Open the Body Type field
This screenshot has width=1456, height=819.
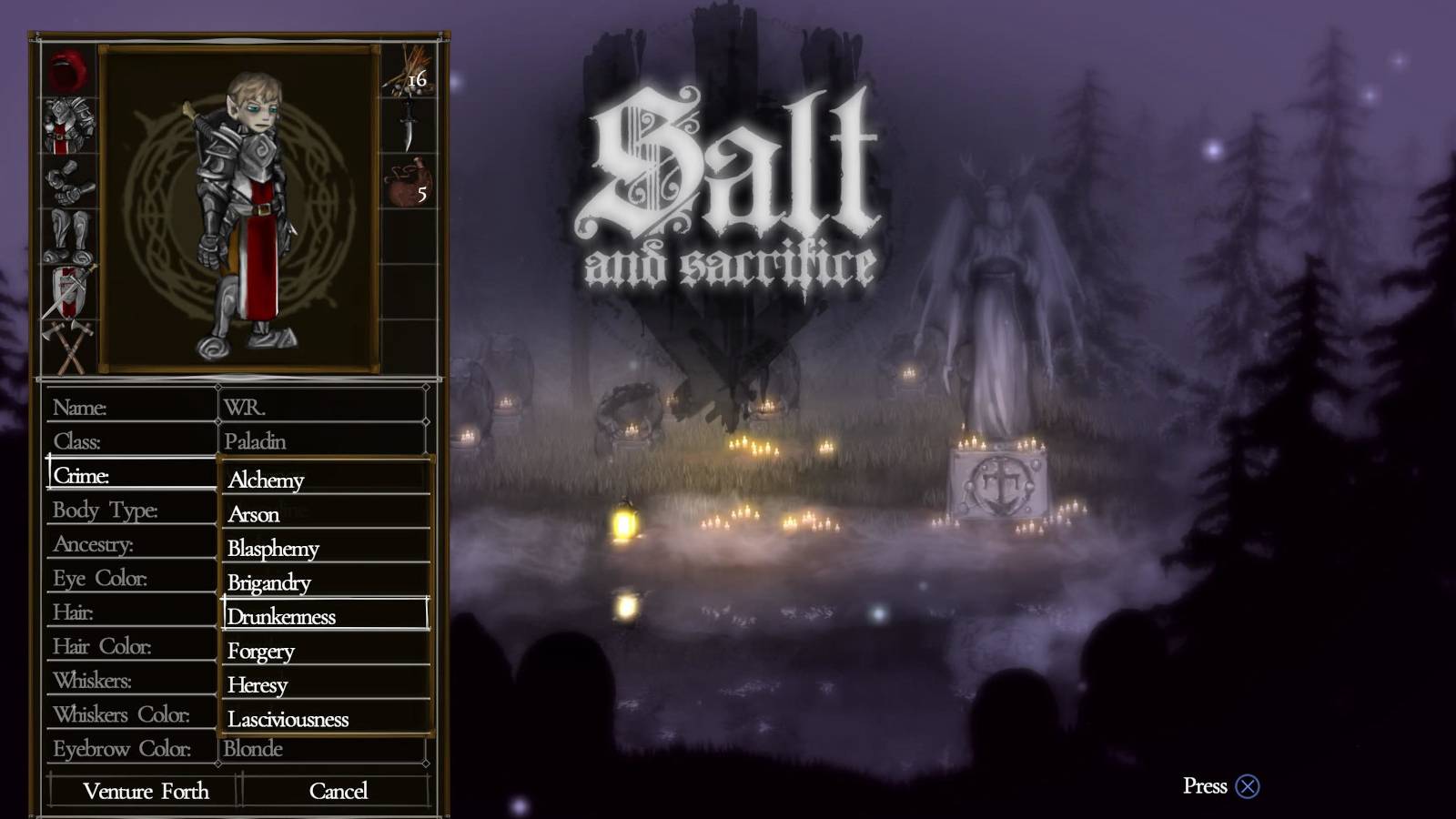[132, 510]
